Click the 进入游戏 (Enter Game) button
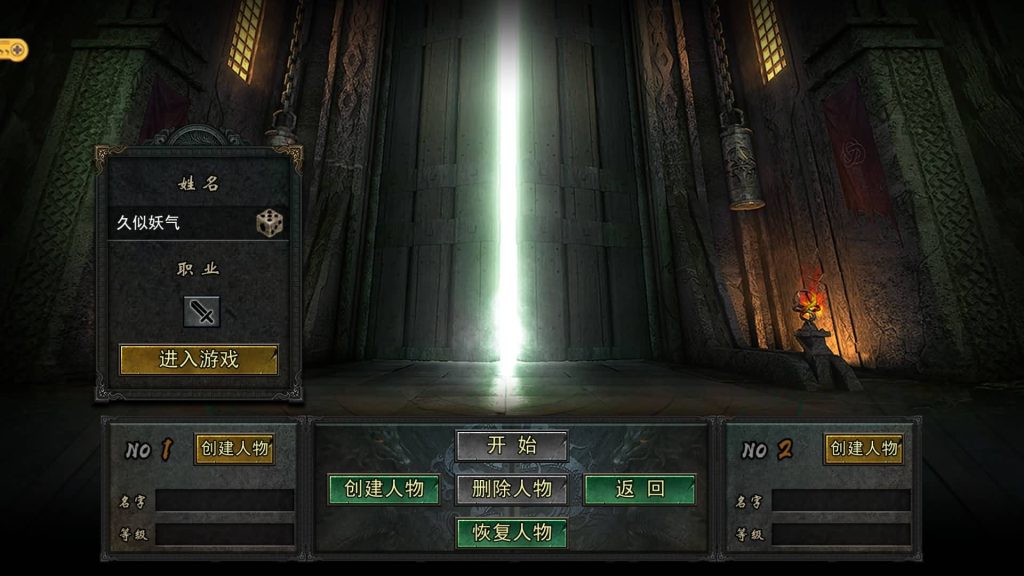This screenshot has height=576, width=1024. (199, 359)
